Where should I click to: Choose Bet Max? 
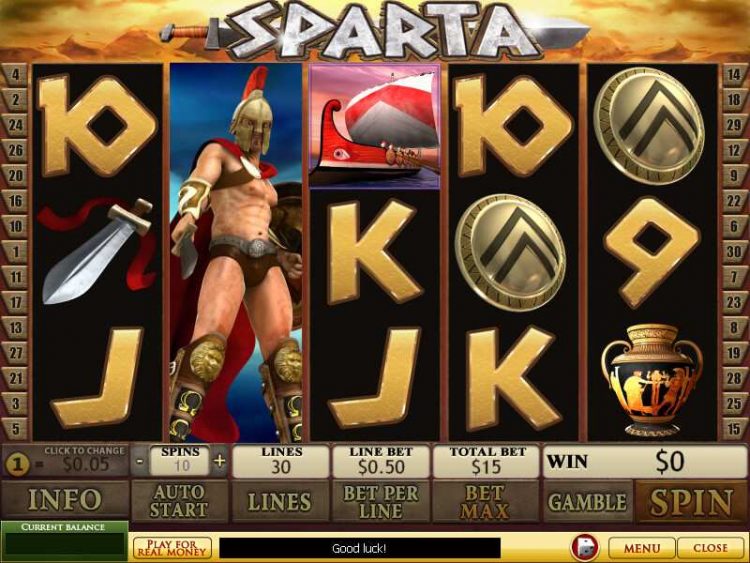(x=485, y=501)
